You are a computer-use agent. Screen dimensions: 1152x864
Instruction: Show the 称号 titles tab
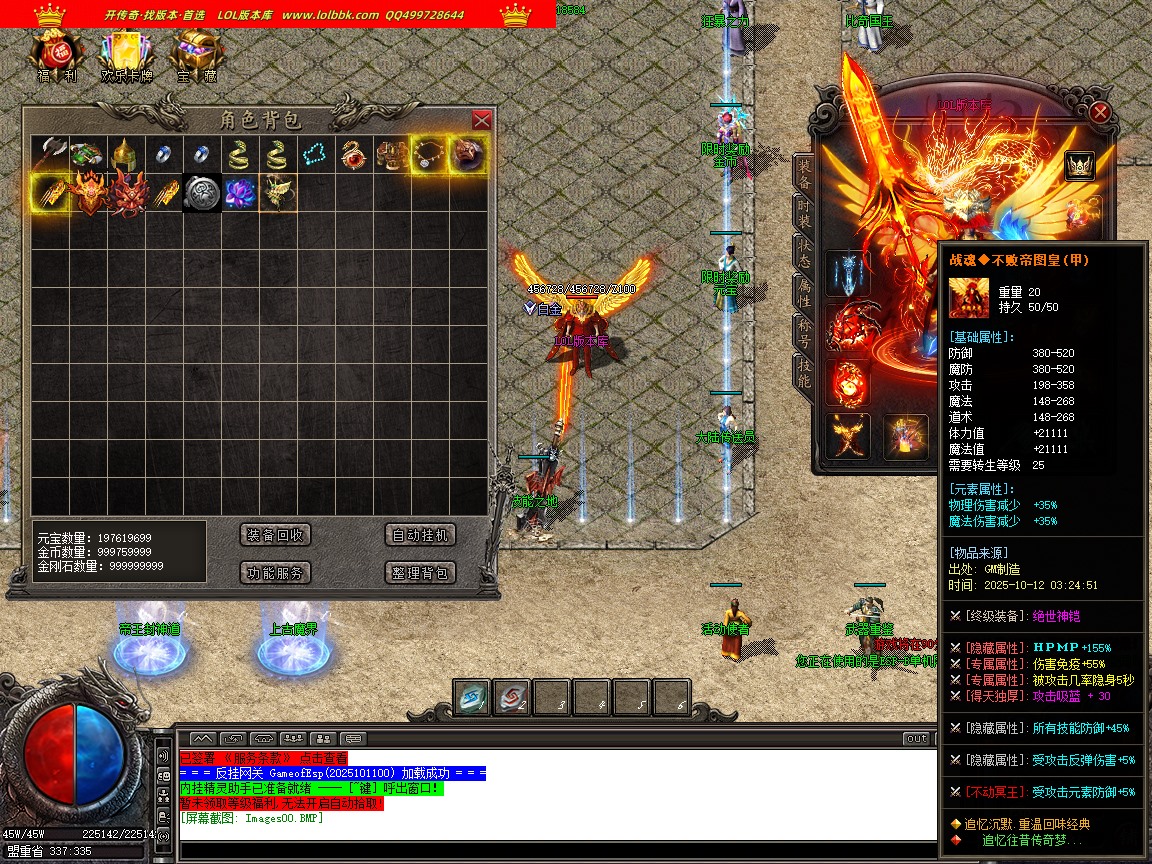click(804, 331)
